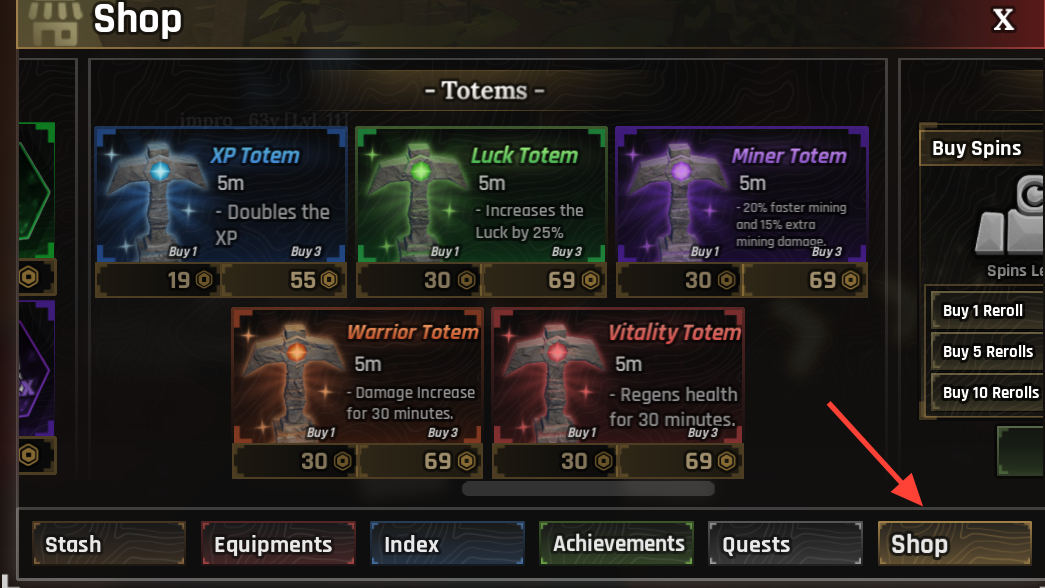This screenshot has width=1045, height=588.
Task: Select the Shop tab
Action: (x=954, y=544)
